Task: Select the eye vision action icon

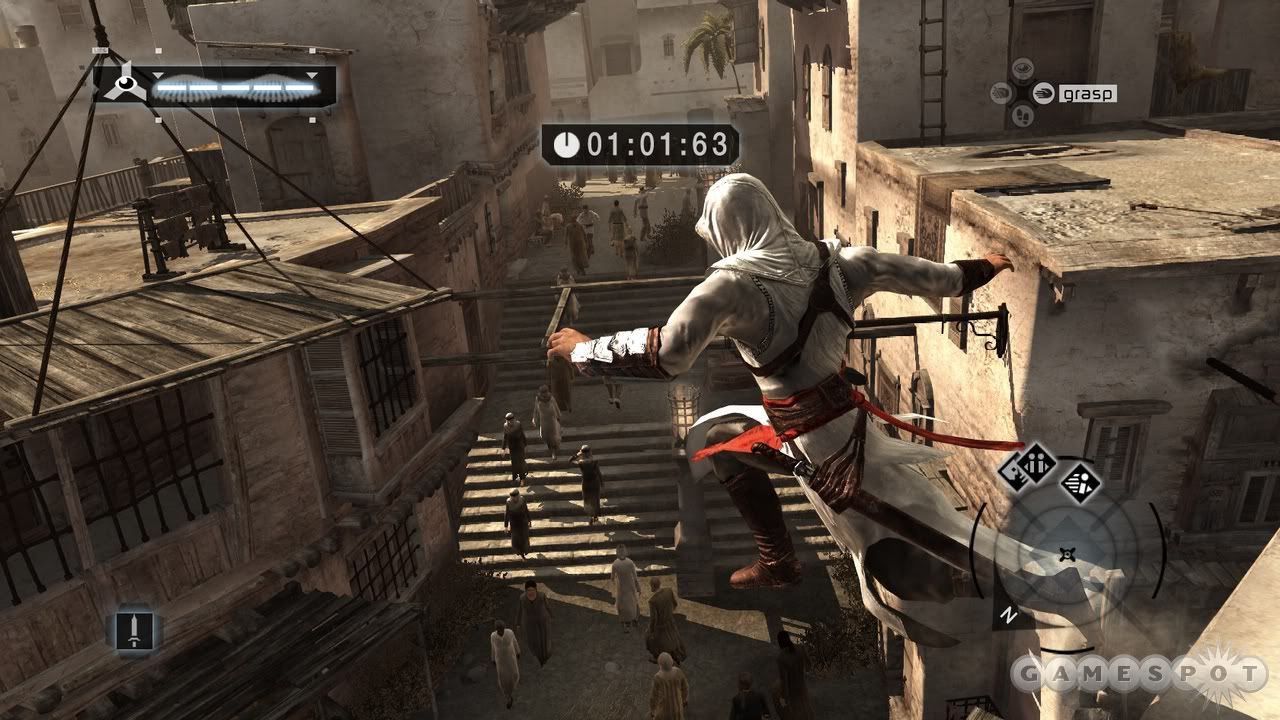Action: [x=1022, y=69]
